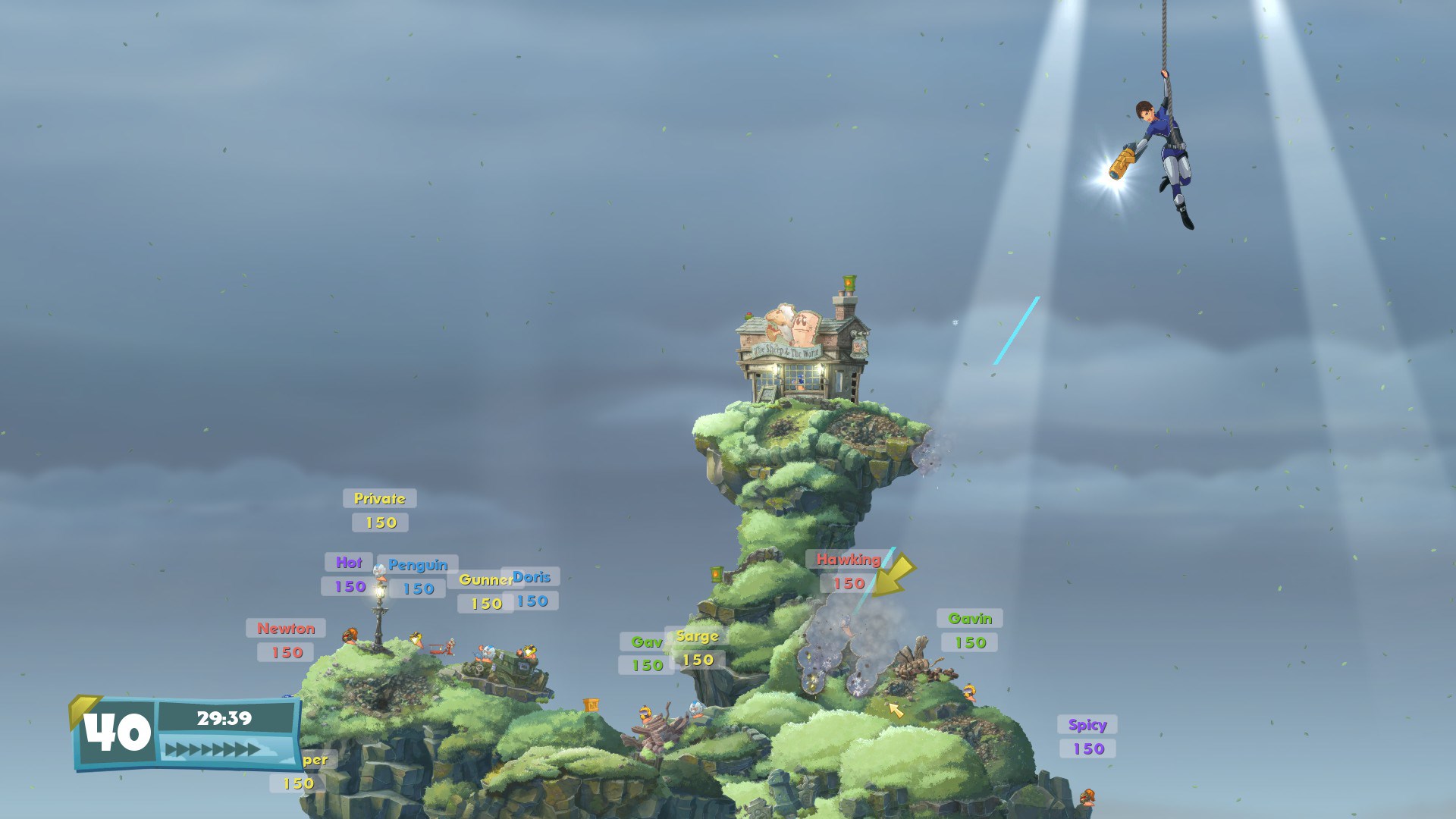The image size is (1456, 819).
Task: Click Private's name banner
Action: [380, 498]
